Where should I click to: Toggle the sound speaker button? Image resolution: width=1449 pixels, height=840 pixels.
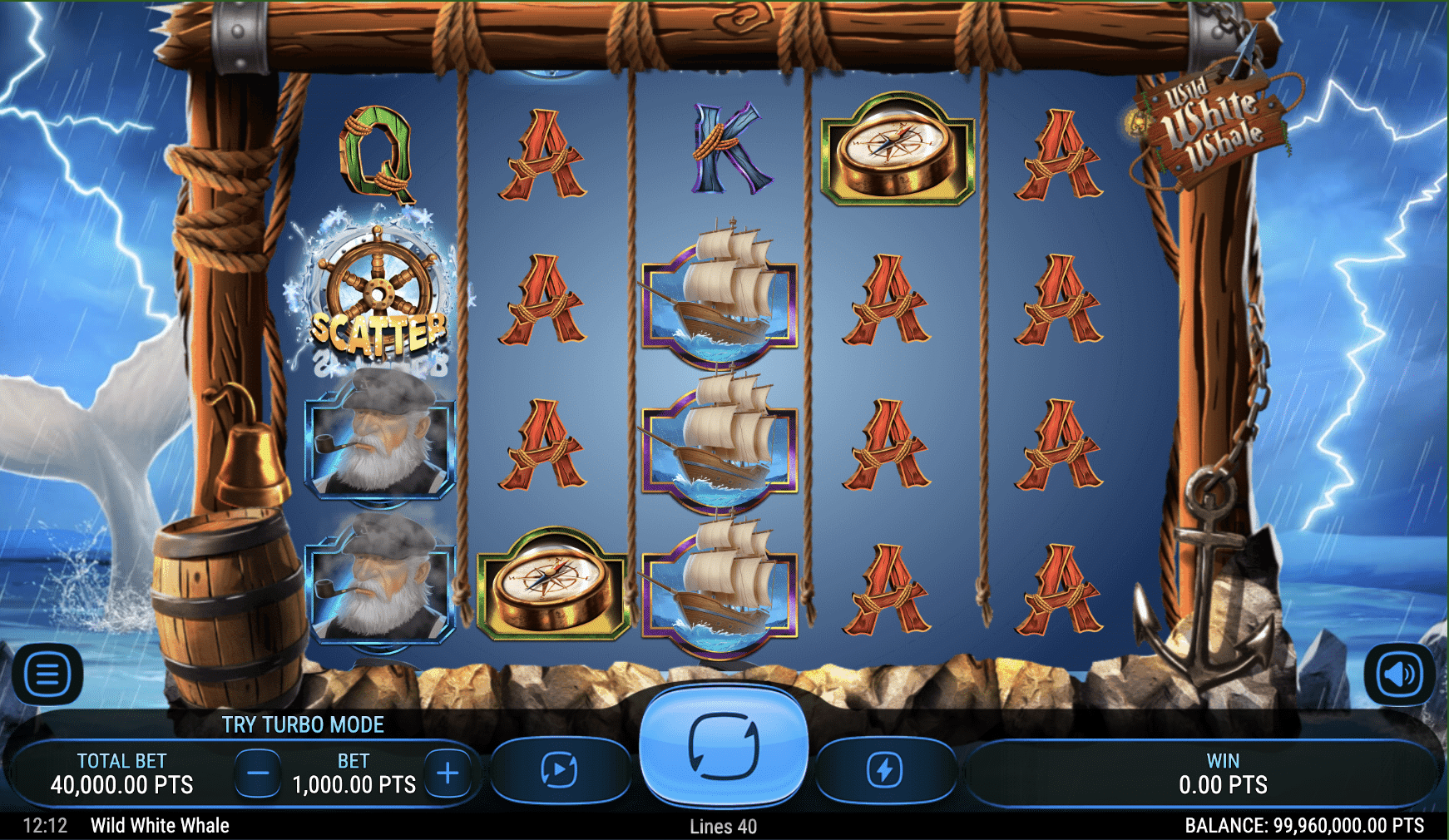coord(1399,674)
